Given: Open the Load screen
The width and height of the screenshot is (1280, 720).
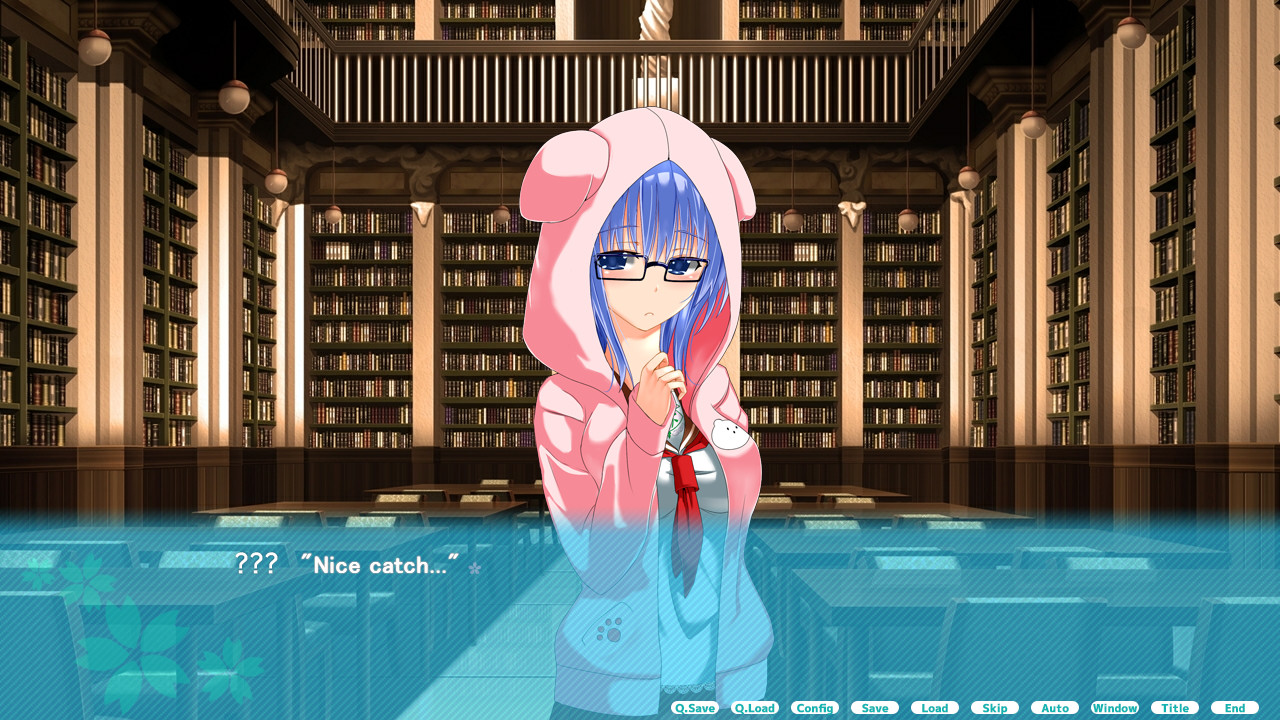Looking at the screenshot, I should coord(934,707).
